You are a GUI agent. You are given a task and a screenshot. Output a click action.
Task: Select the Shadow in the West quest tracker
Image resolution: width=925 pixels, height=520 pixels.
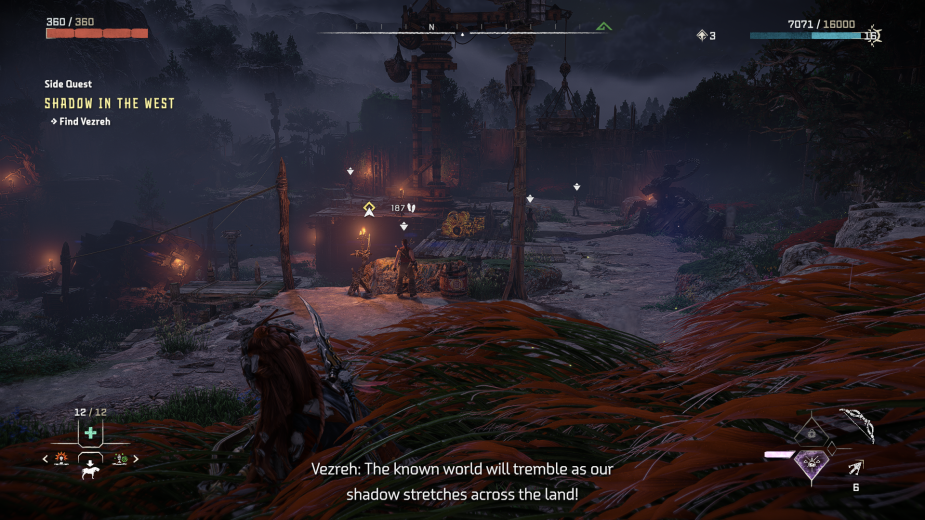(x=109, y=103)
